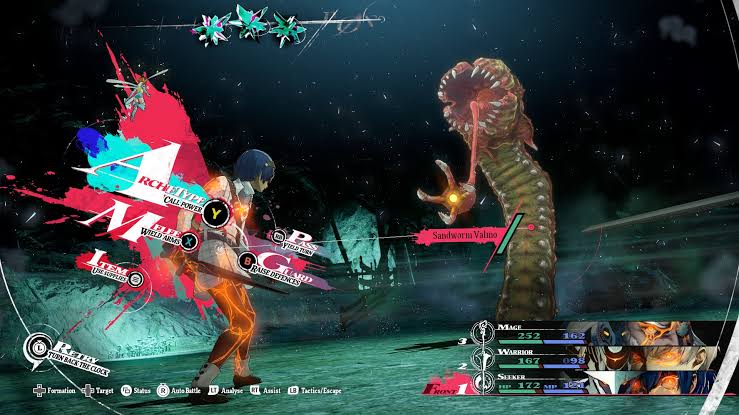Select the Seeker party member panel

click(601, 381)
